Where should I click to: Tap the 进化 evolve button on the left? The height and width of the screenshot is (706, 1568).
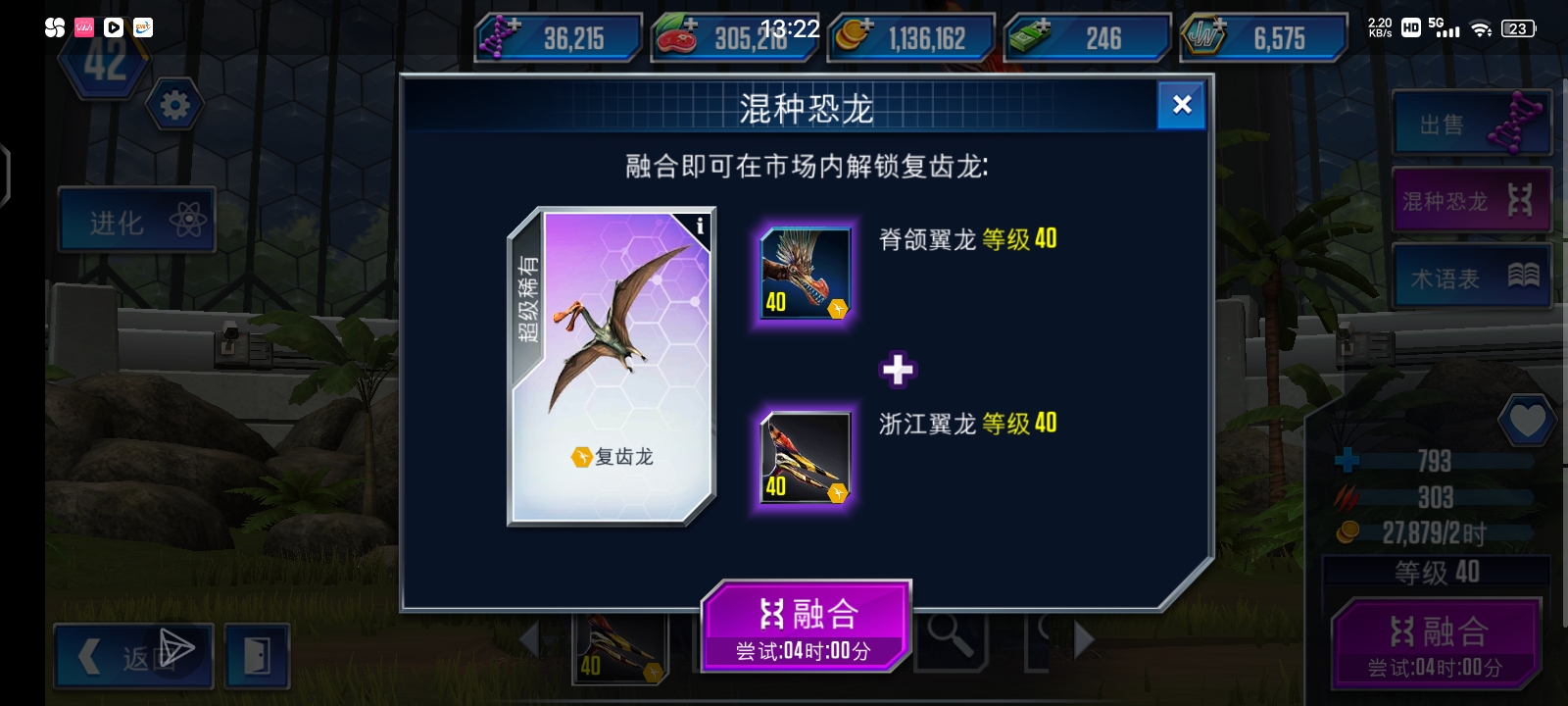(136, 220)
